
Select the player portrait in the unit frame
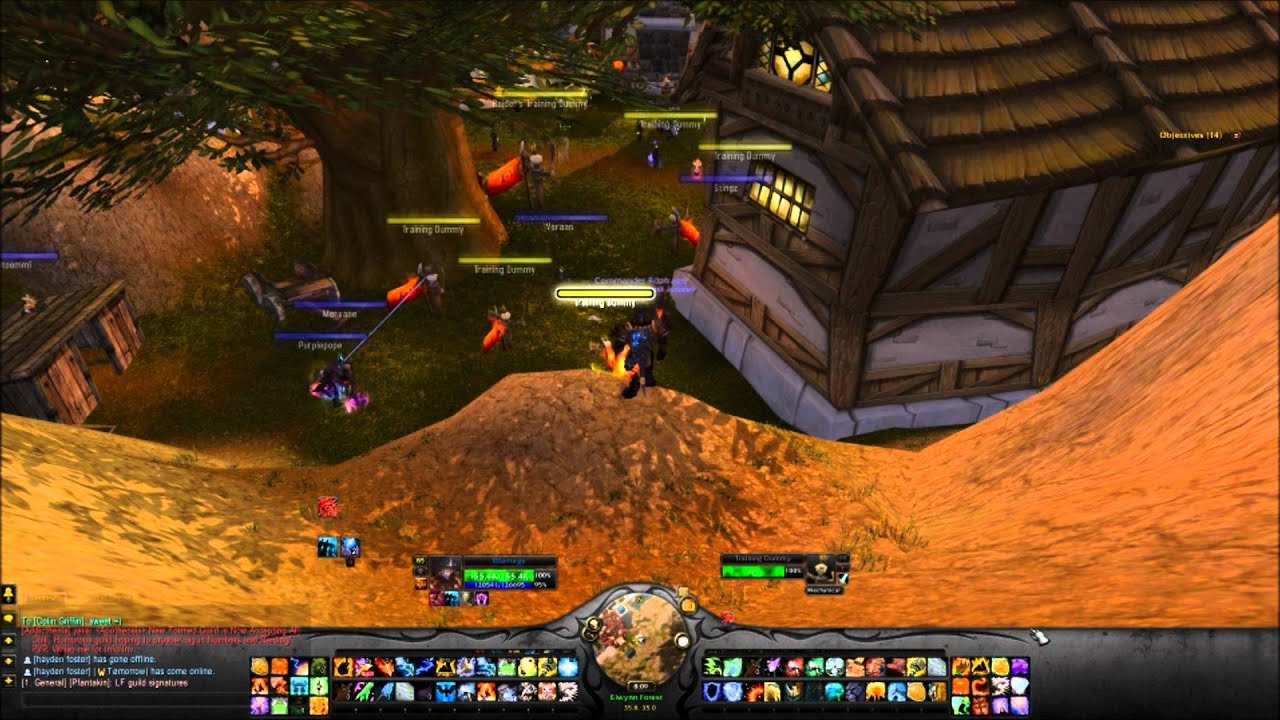[445, 572]
